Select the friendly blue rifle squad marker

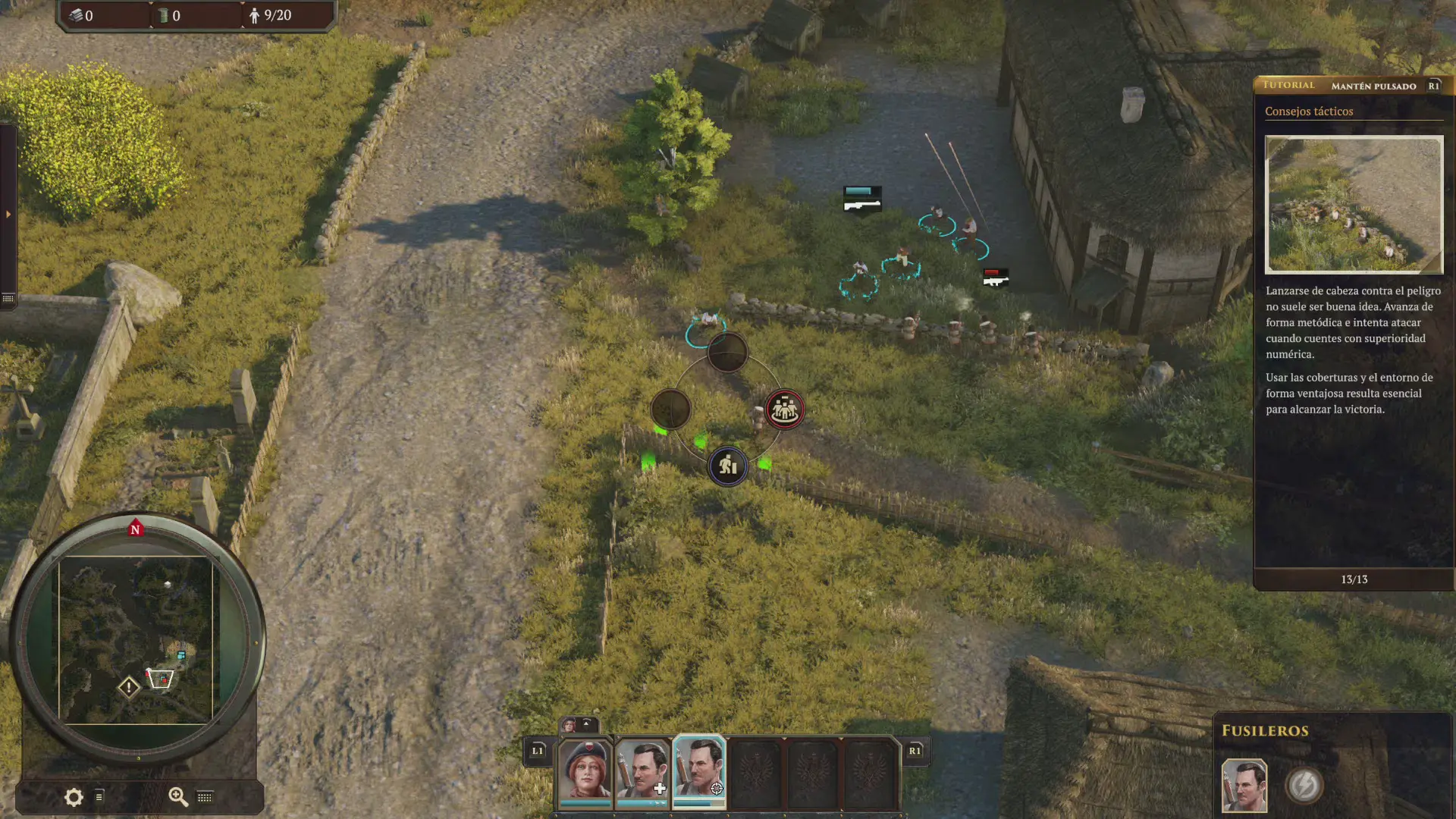tap(862, 199)
